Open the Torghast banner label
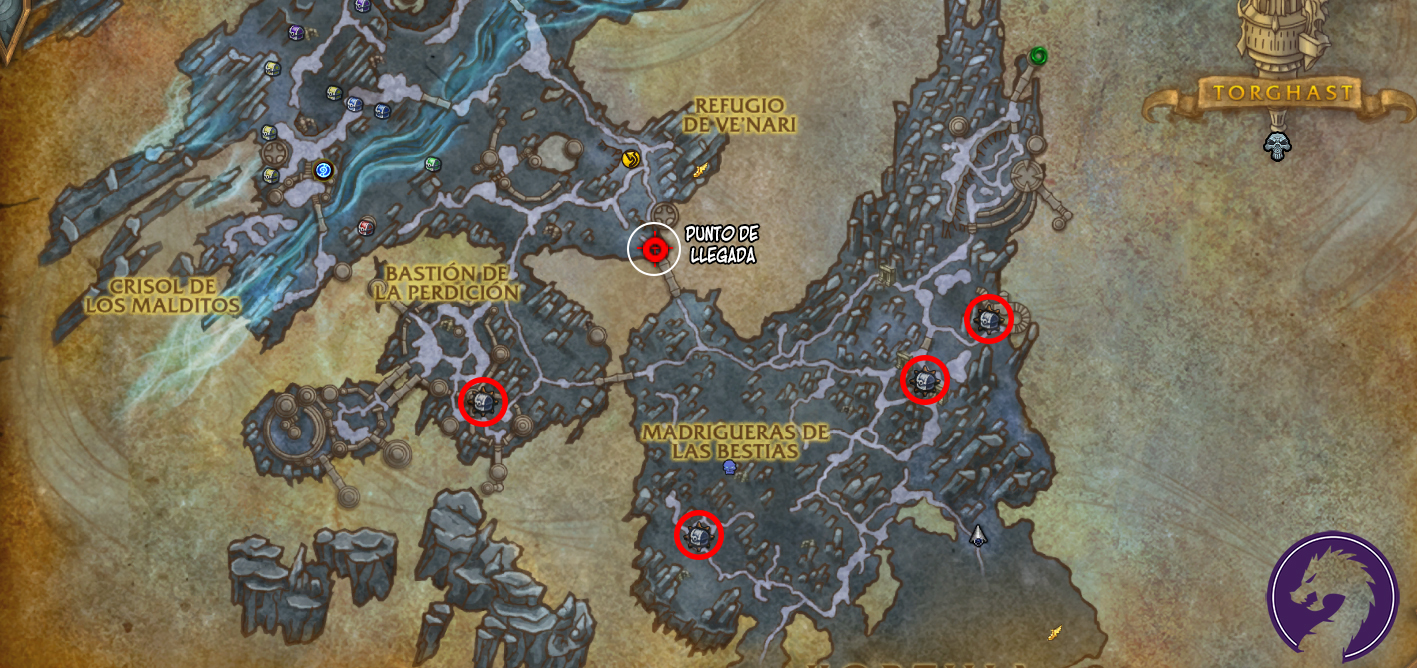The image size is (1417, 668). (x=1282, y=94)
